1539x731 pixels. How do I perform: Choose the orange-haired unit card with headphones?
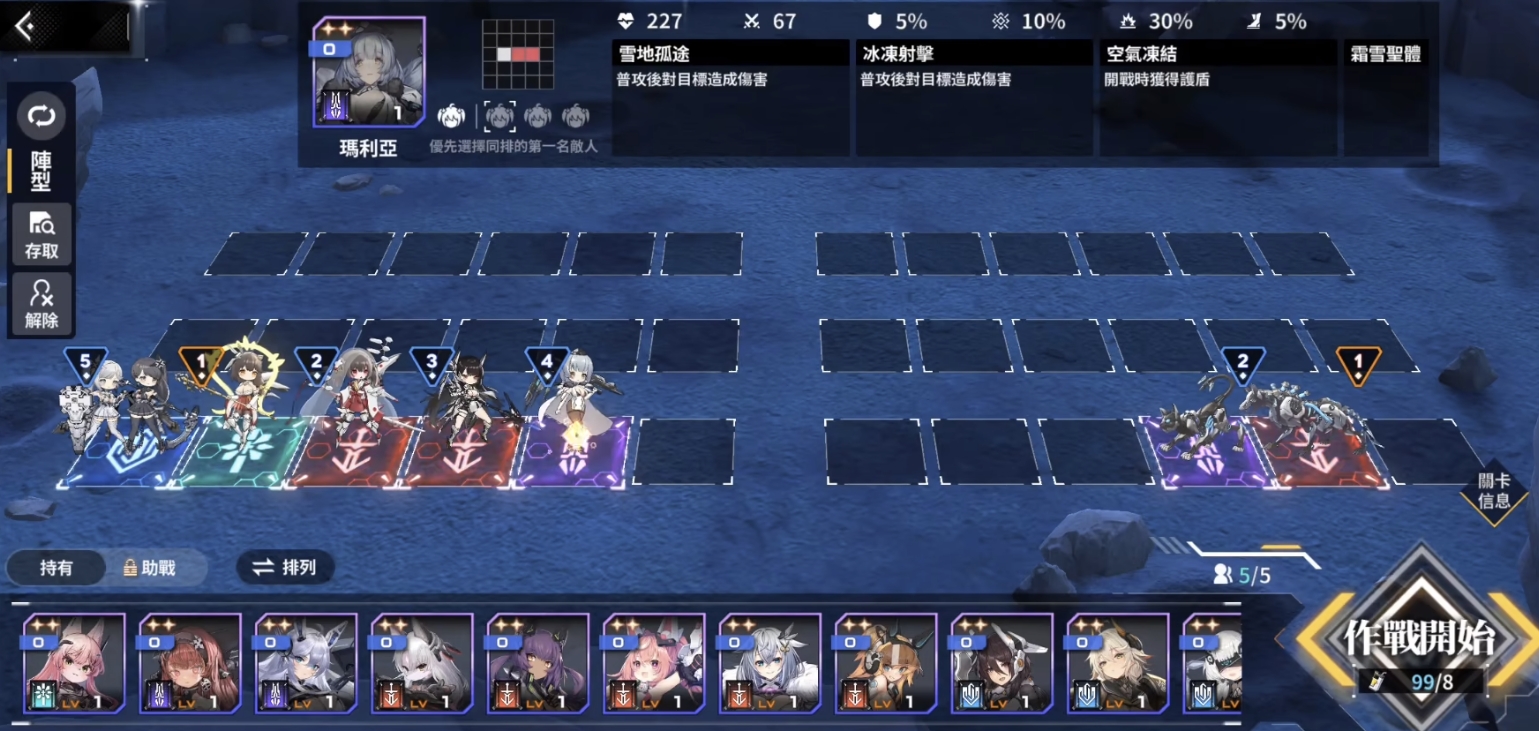[886, 662]
